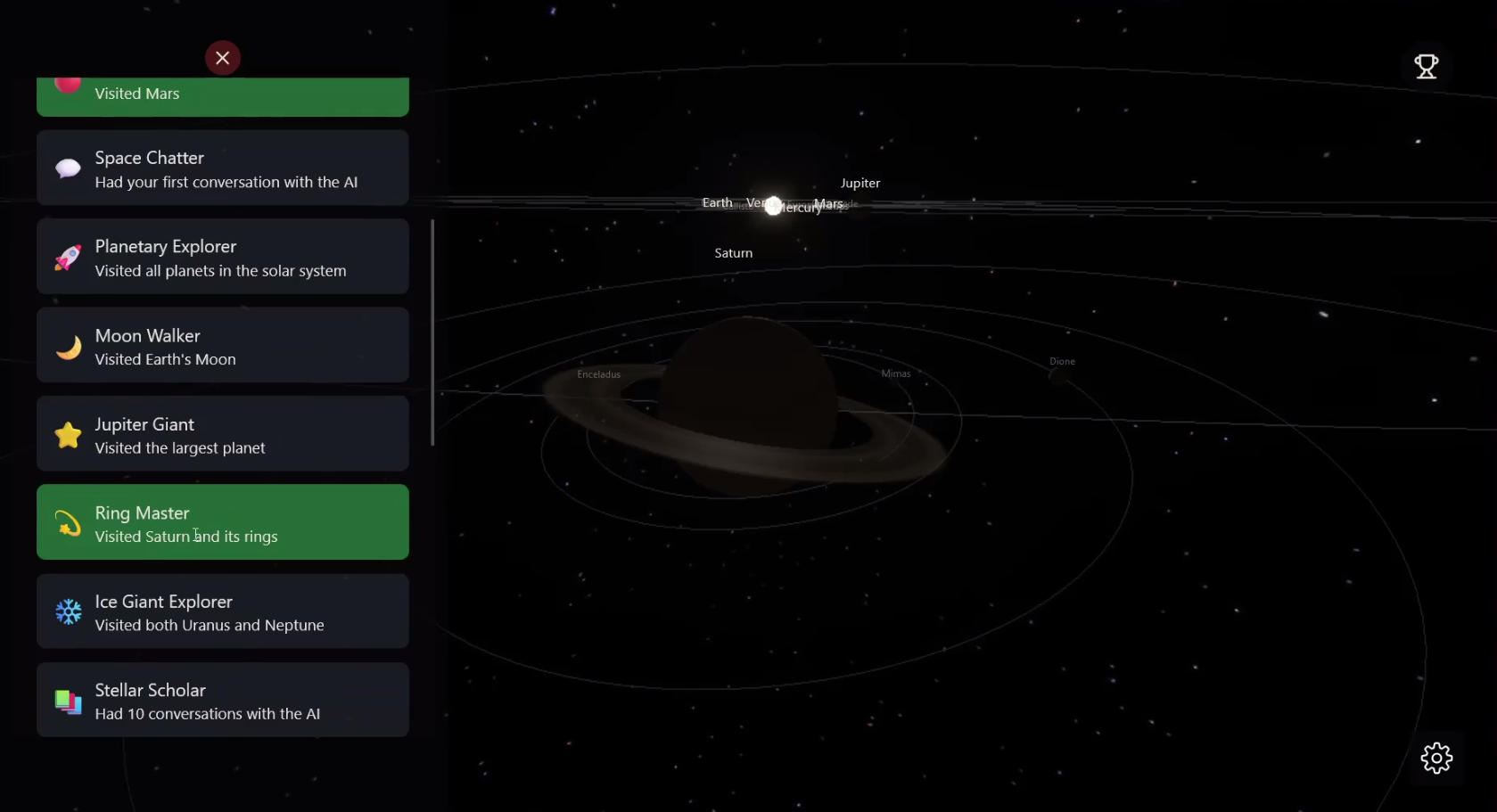Click the speech bubble icon on Space Chatter

pos(68,168)
